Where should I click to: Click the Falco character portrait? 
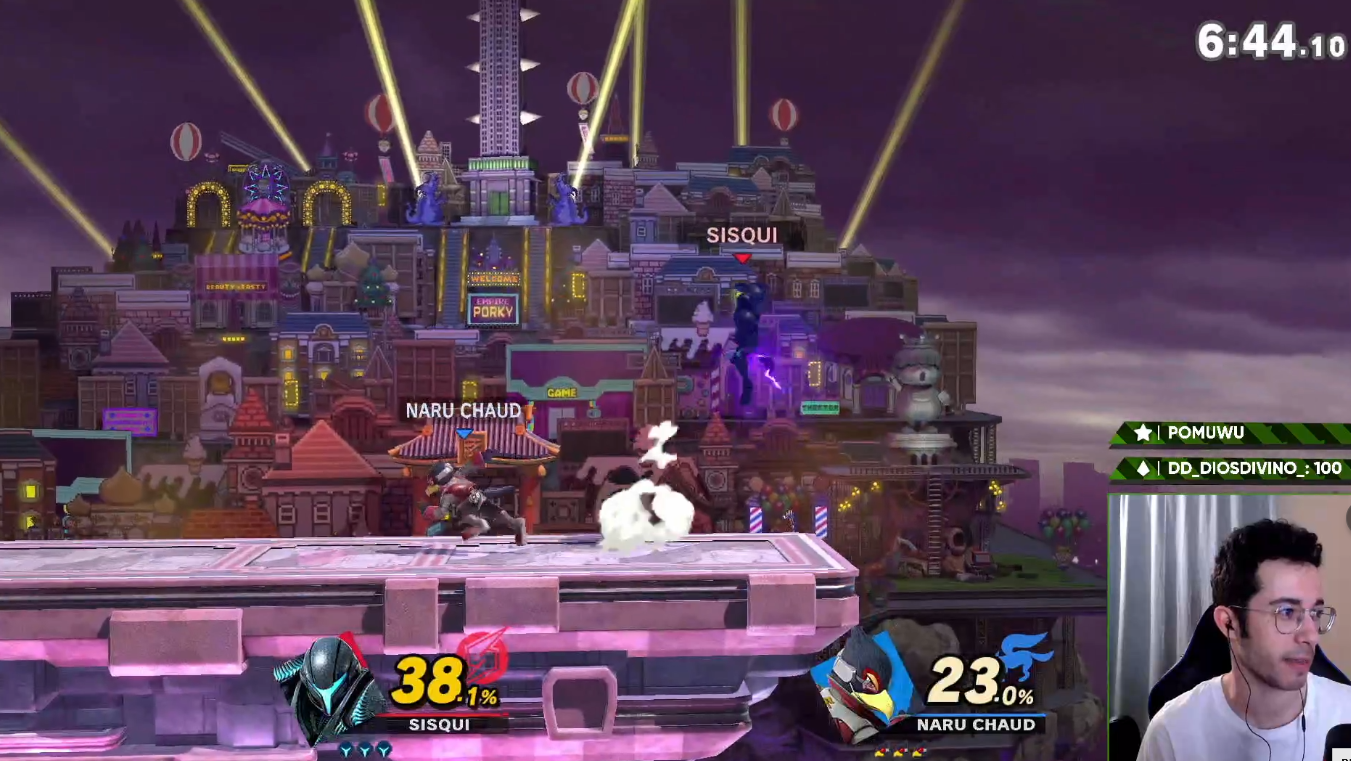(862, 685)
